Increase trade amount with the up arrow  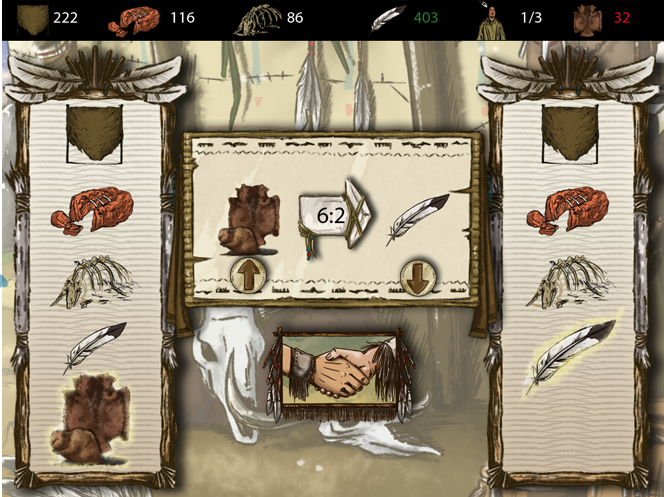pyautogui.click(x=248, y=274)
